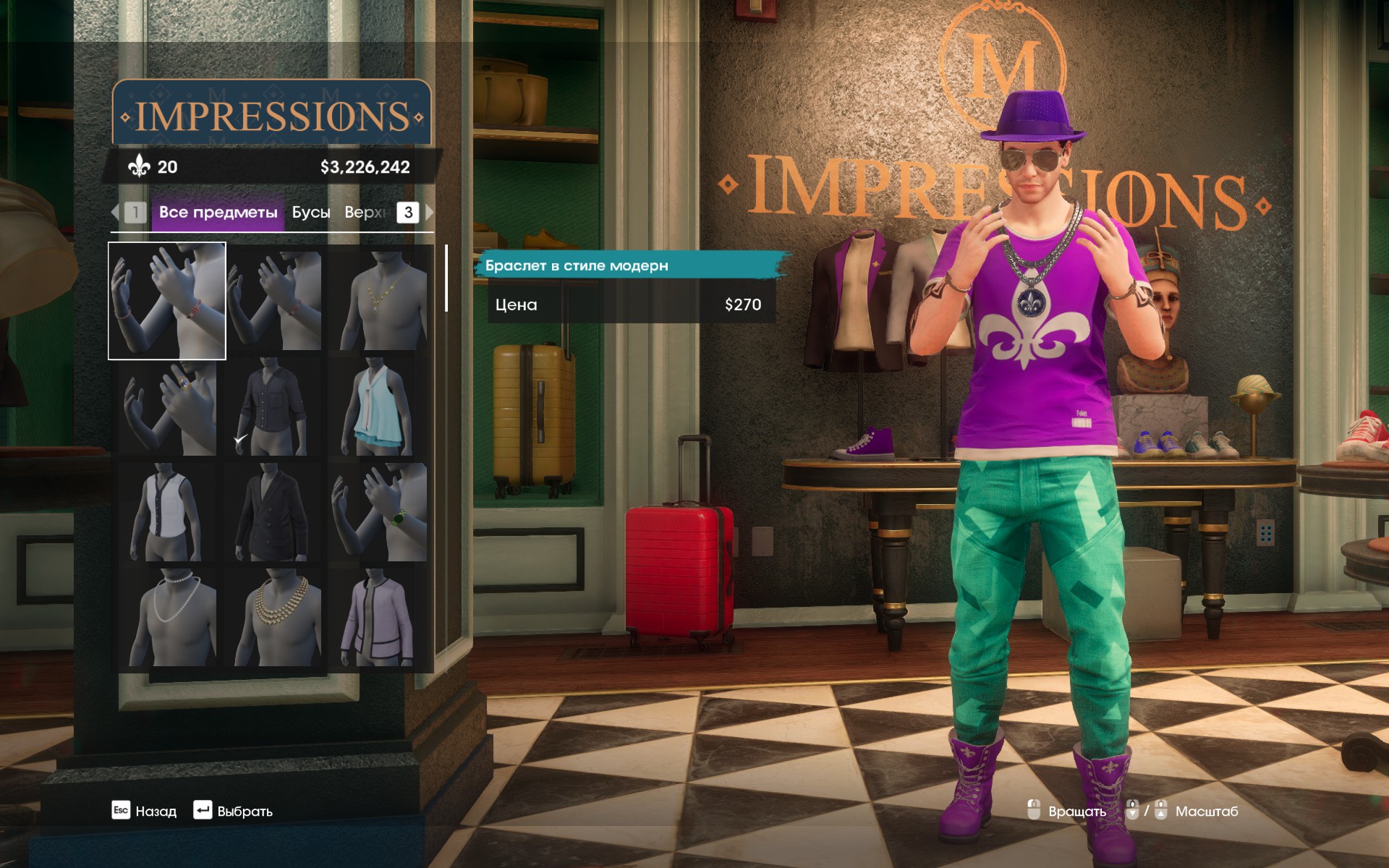
Task: Select the white pearl necklace
Action: point(167,618)
